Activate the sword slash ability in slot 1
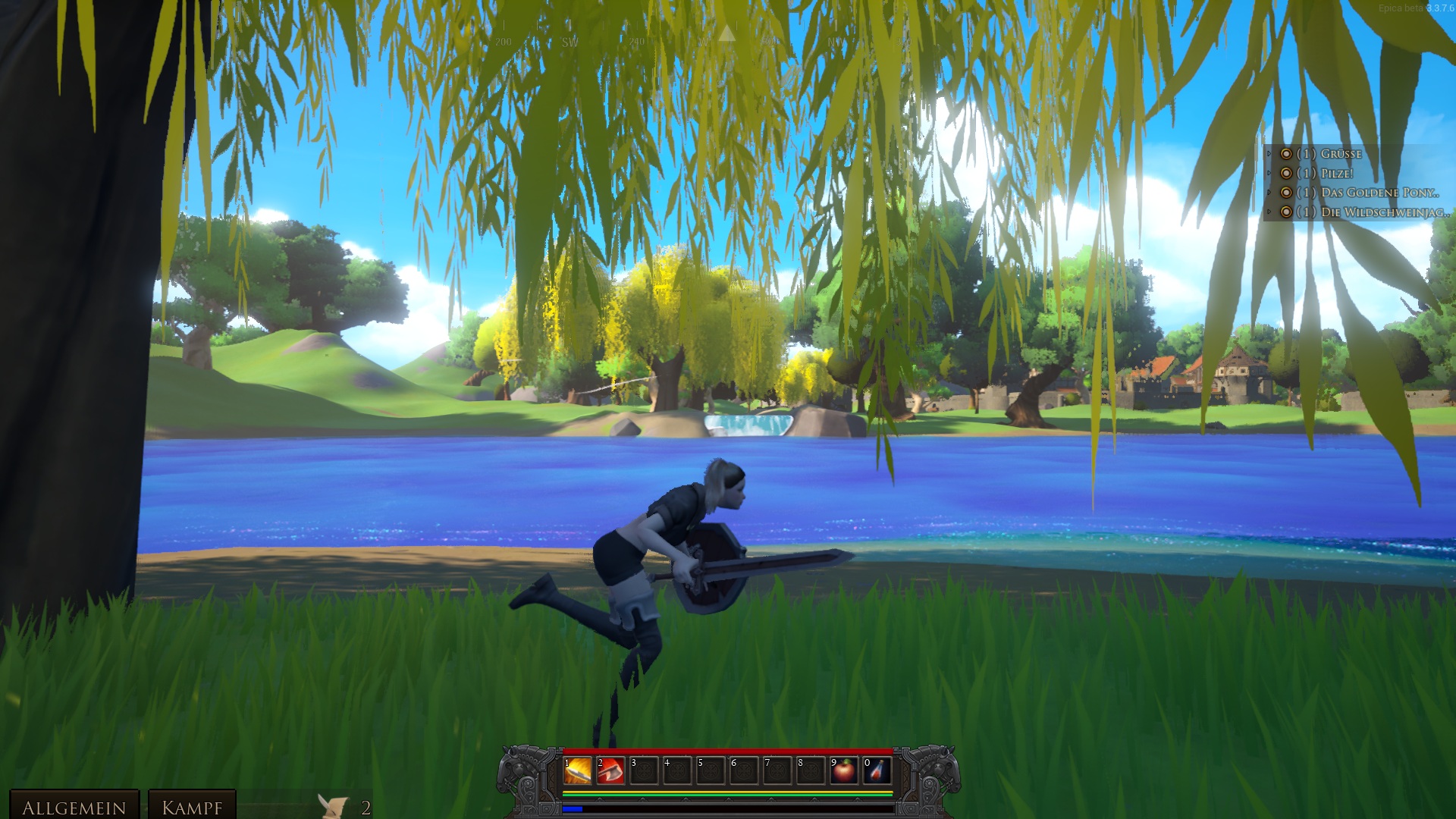Screen dimensions: 1456x819 coord(578,771)
